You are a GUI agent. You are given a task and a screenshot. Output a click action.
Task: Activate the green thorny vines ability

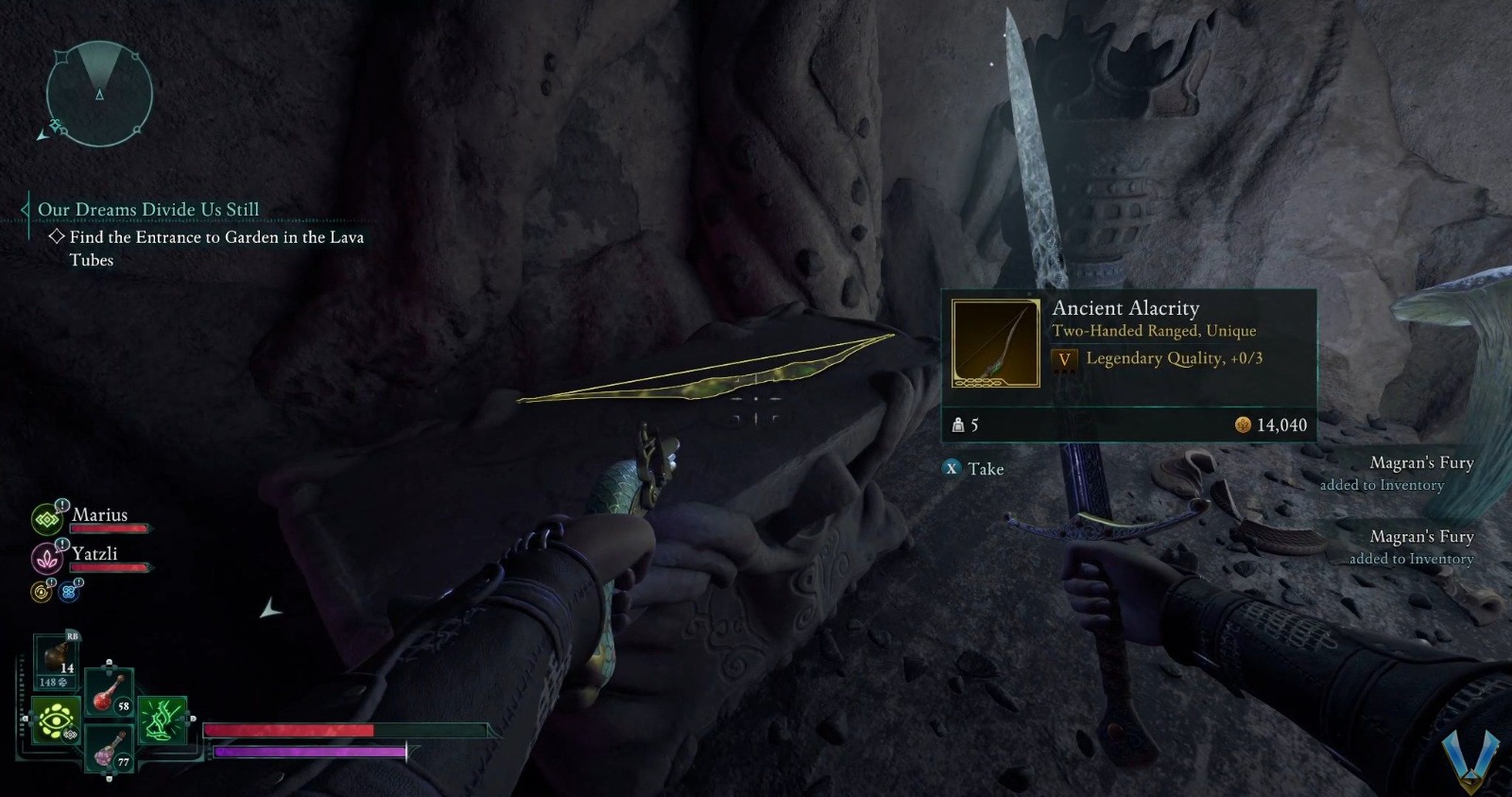point(163,720)
